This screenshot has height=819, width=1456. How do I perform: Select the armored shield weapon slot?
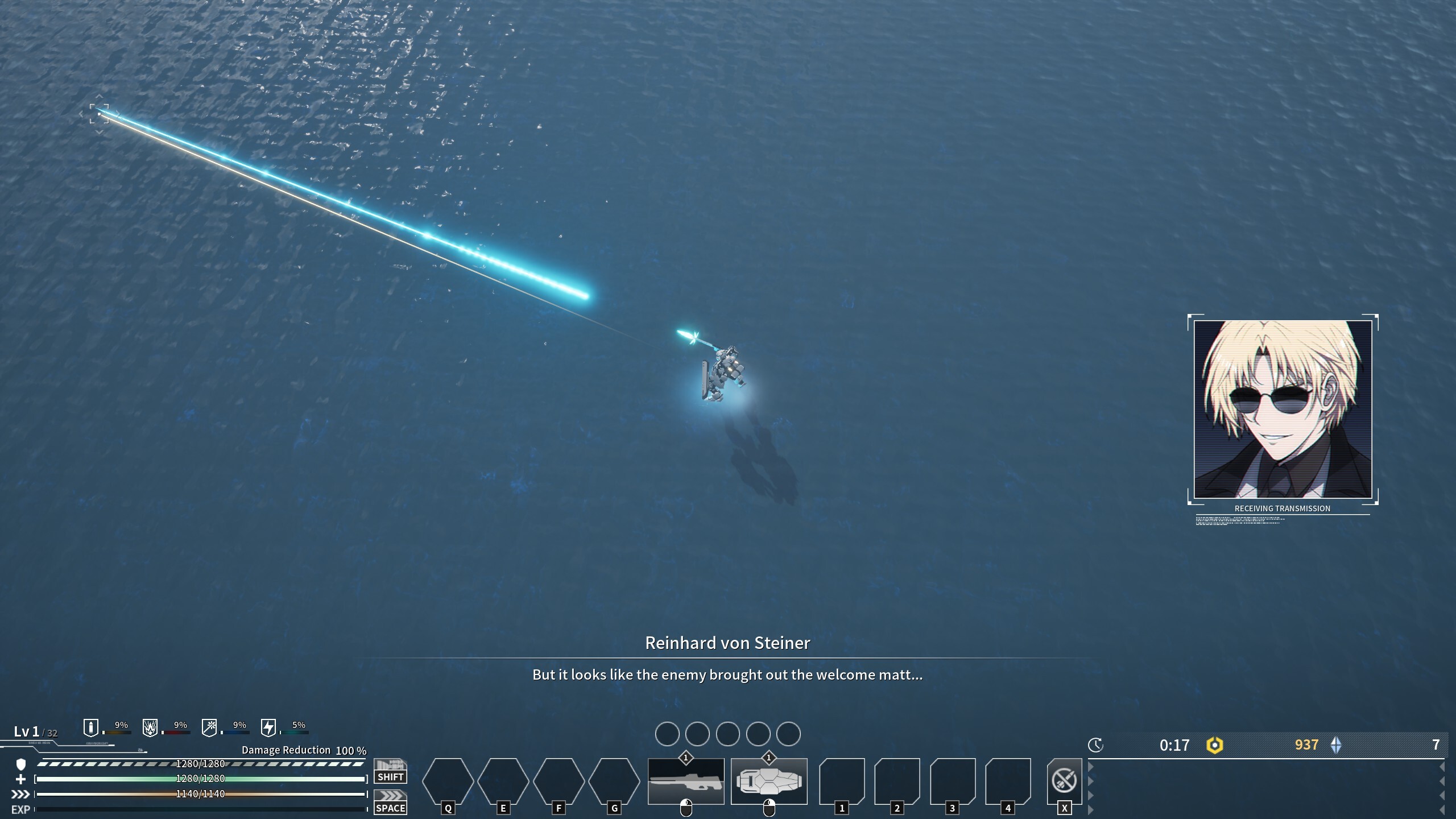pos(769,781)
